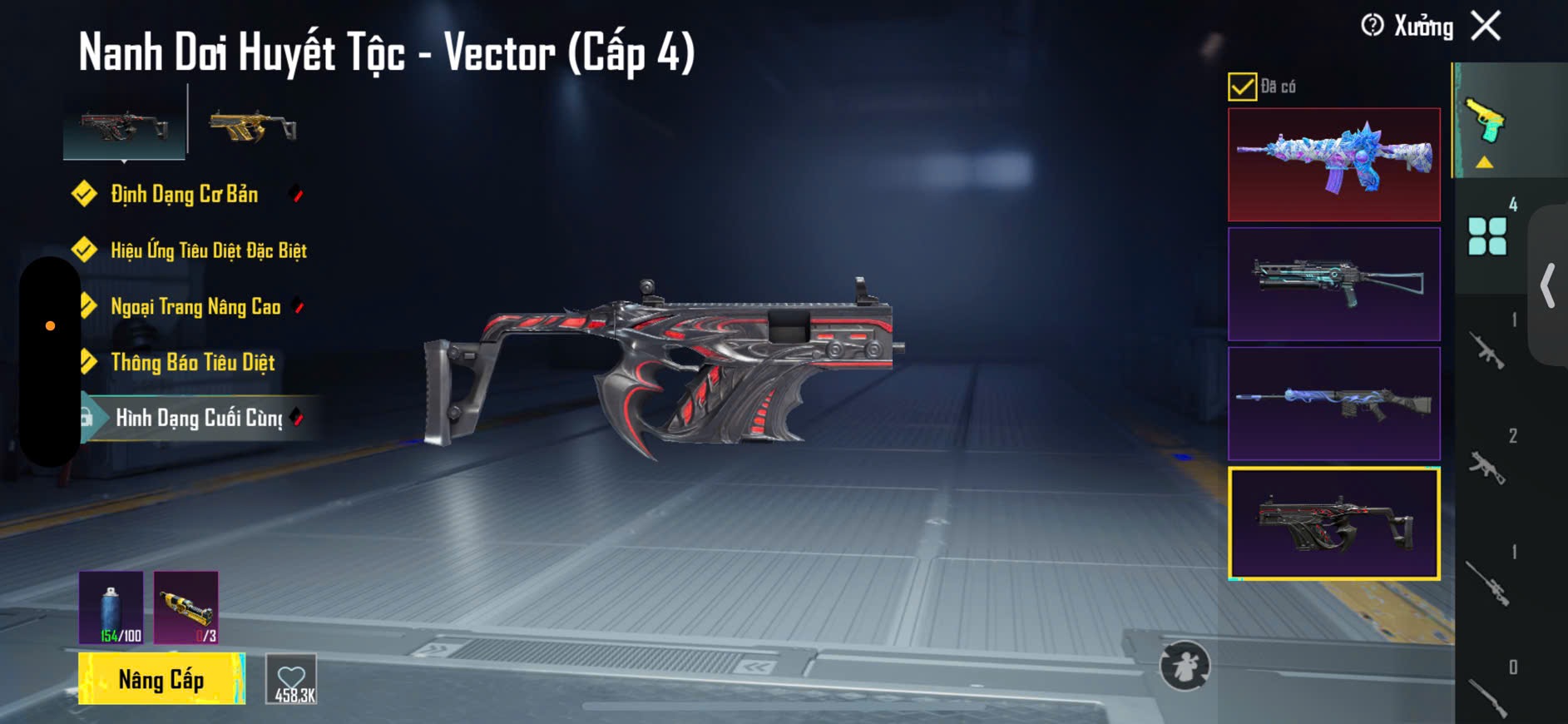The width and height of the screenshot is (1568, 724).
Task: Pick the dark cyan submachine gun skin
Action: pos(1333,284)
